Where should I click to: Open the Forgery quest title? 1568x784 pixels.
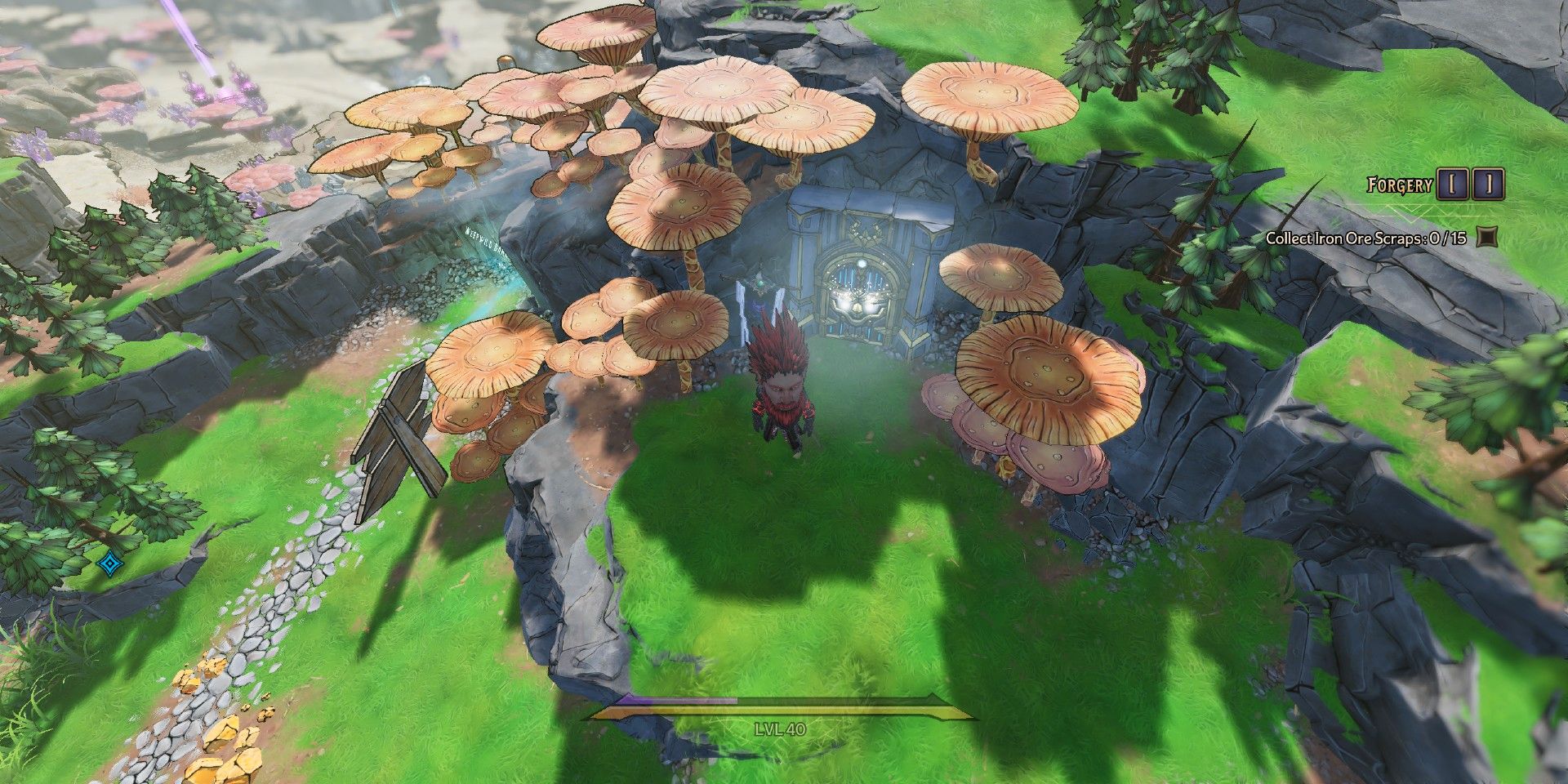point(1401,185)
